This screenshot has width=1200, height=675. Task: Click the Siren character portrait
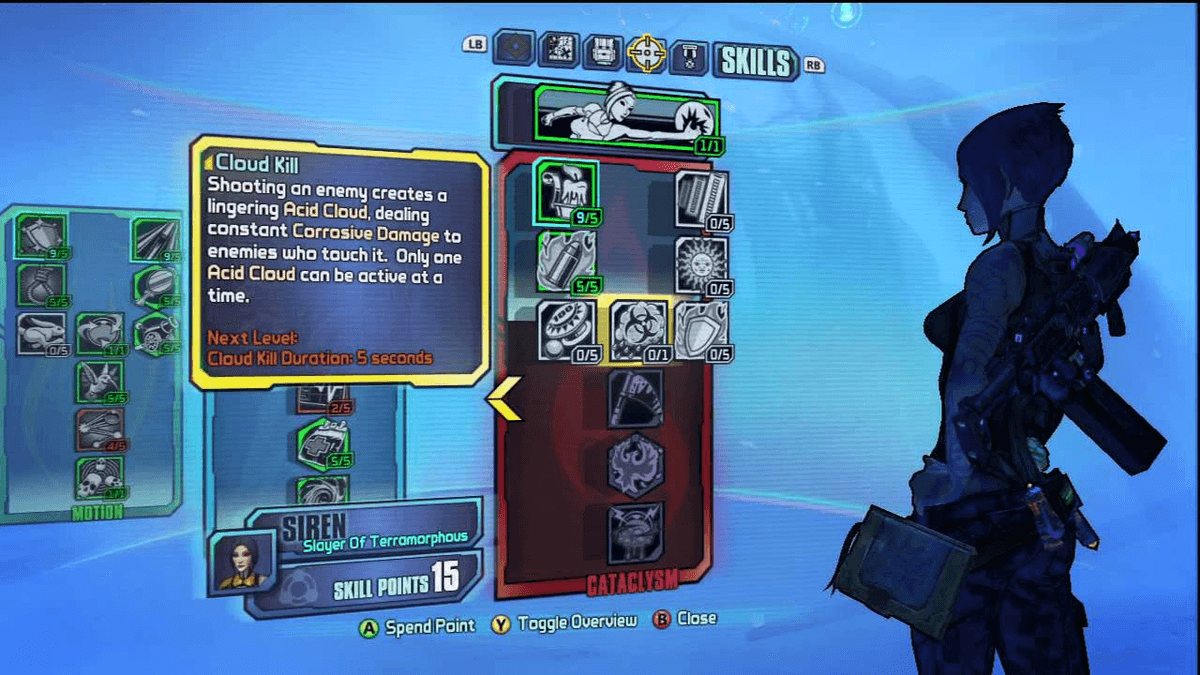[241, 560]
